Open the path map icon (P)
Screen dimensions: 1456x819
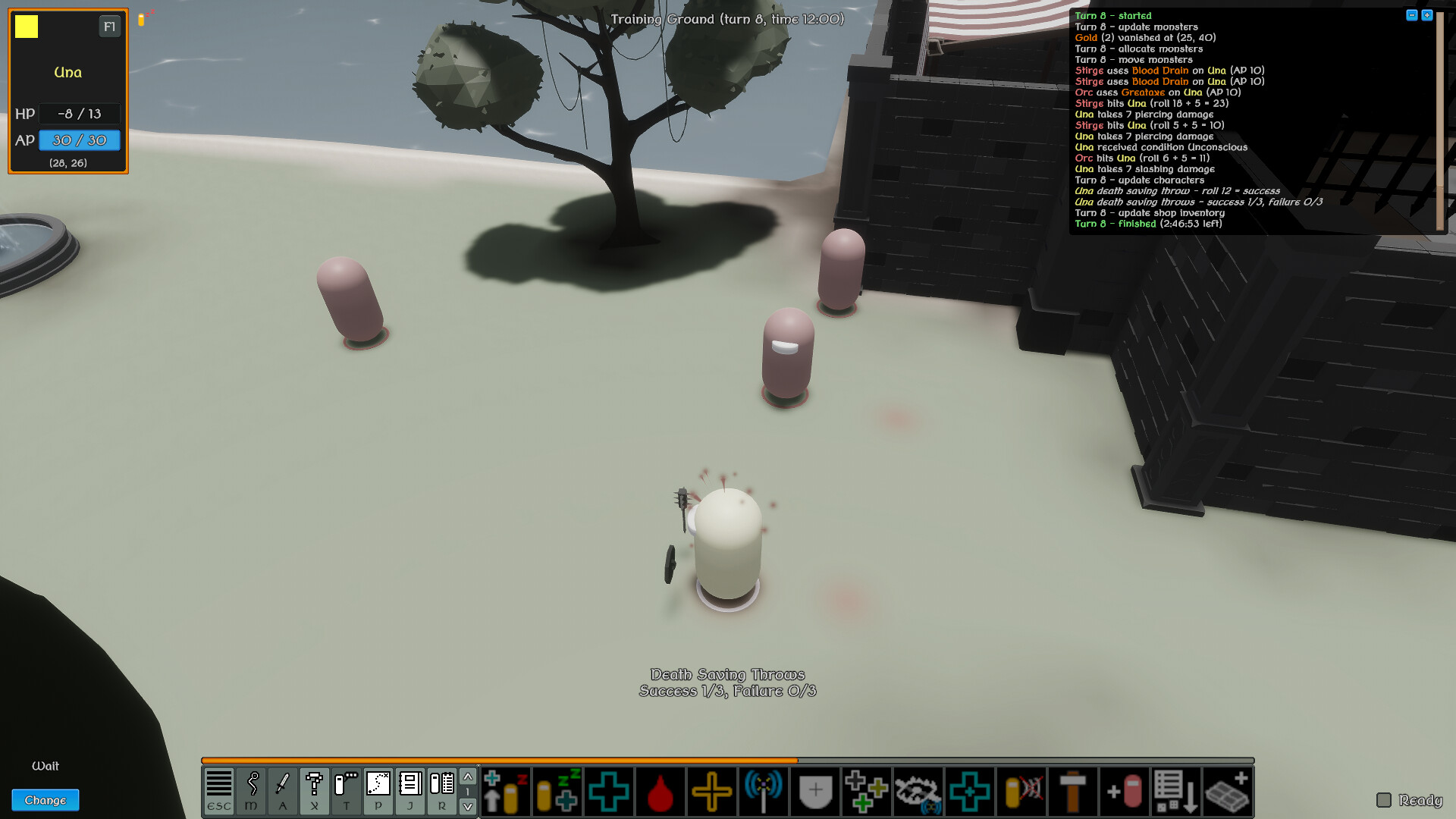coord(378,791)
